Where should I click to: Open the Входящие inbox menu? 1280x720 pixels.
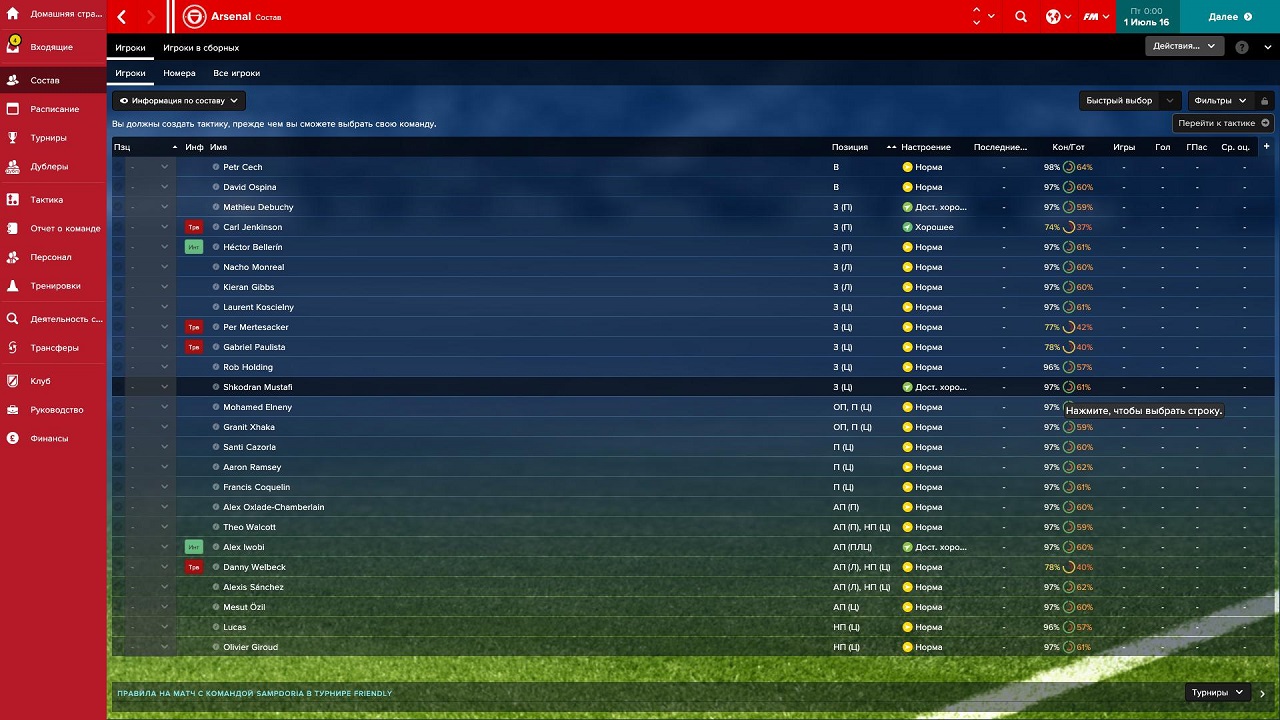[52, 47]
